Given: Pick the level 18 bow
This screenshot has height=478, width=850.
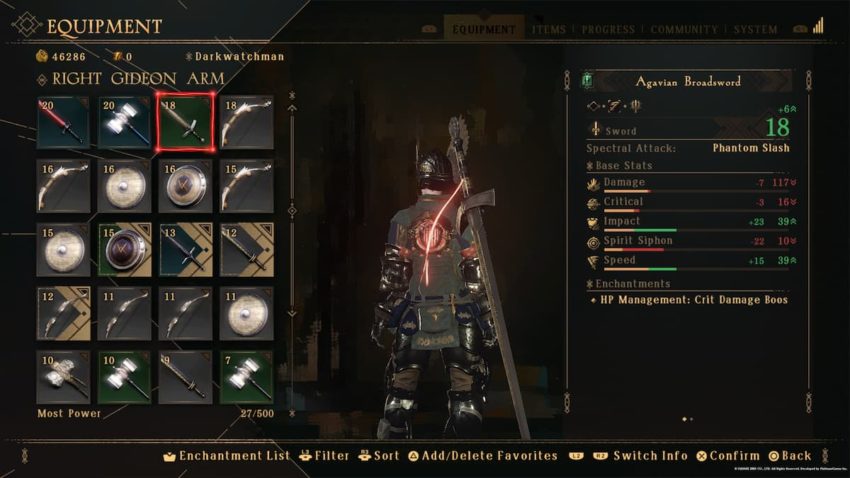Looking at the screenshot, I should click(x=246, y=122).
